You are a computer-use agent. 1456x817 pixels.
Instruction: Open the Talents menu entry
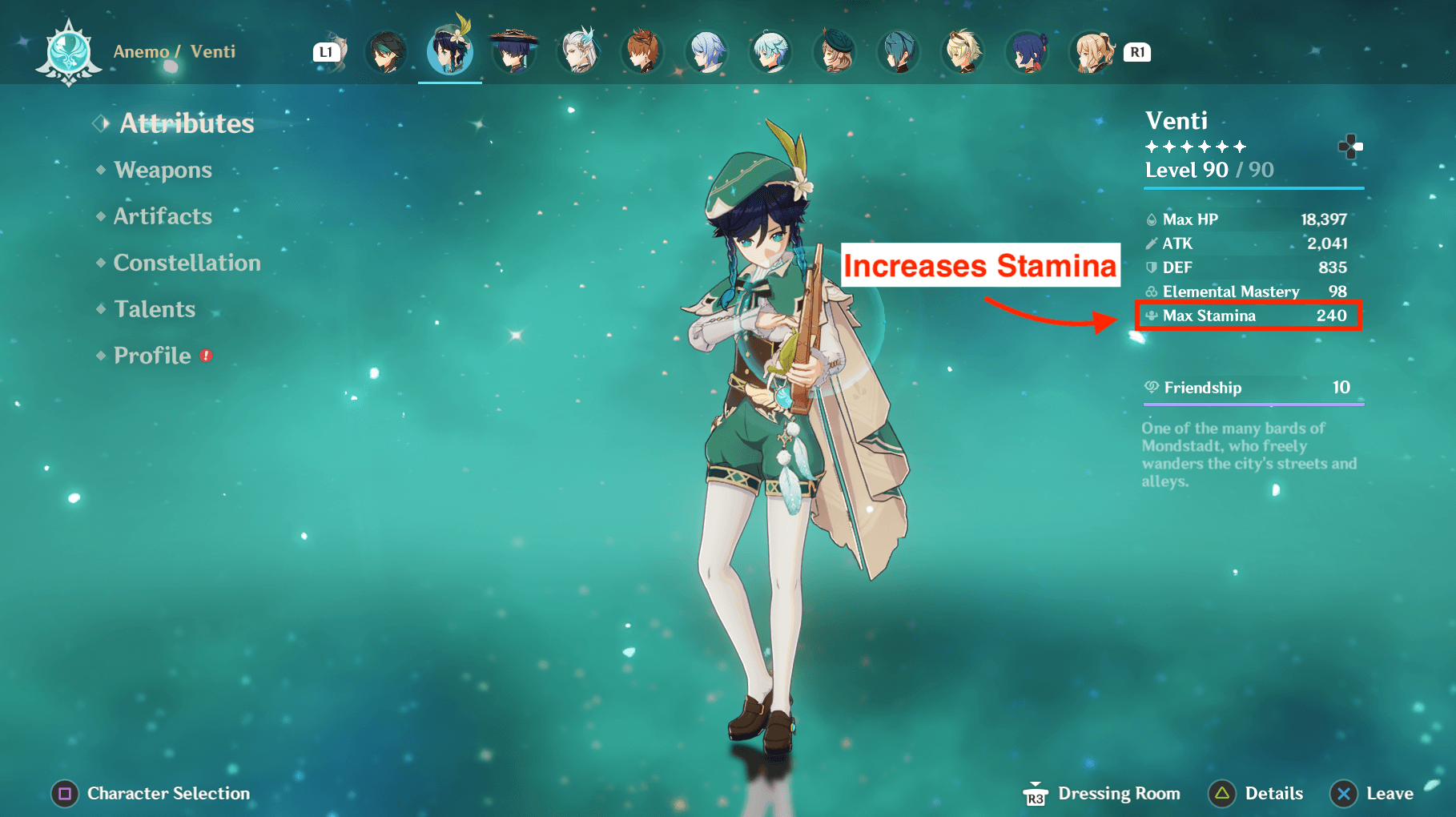pyautogui.click(x=155, y=309)
